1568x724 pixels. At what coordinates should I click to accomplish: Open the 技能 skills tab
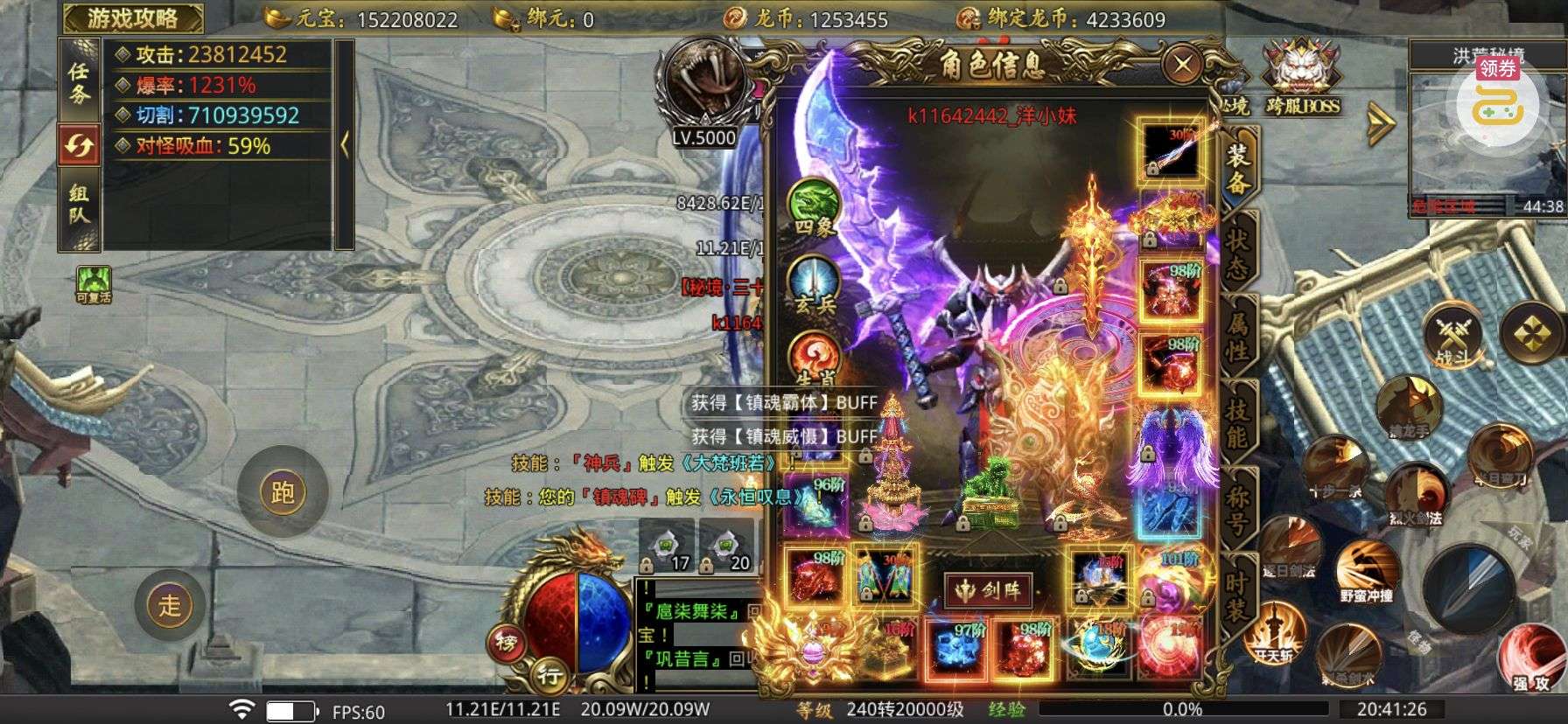(1237, 422)
